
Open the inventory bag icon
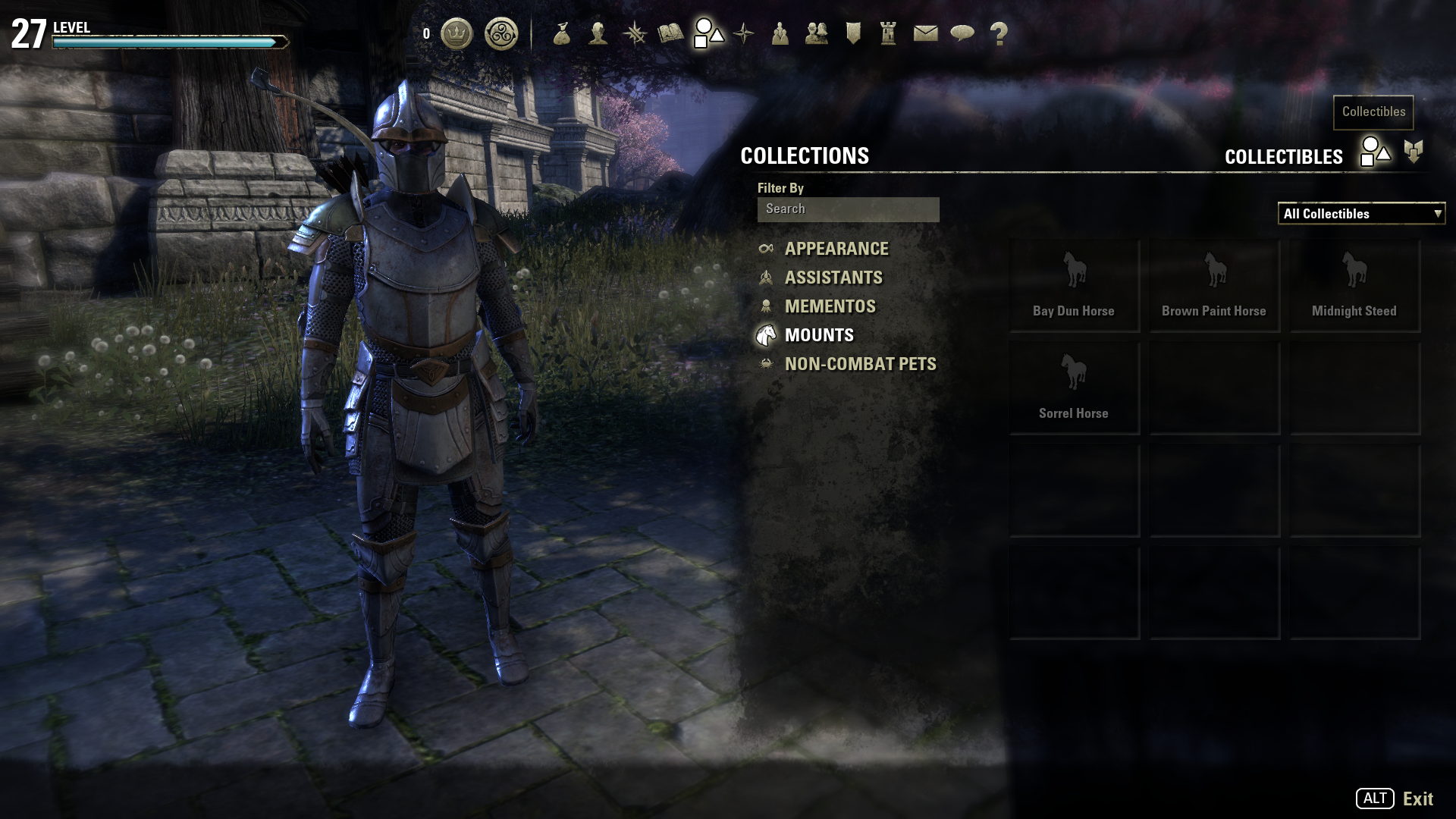(x=562, y=34)
